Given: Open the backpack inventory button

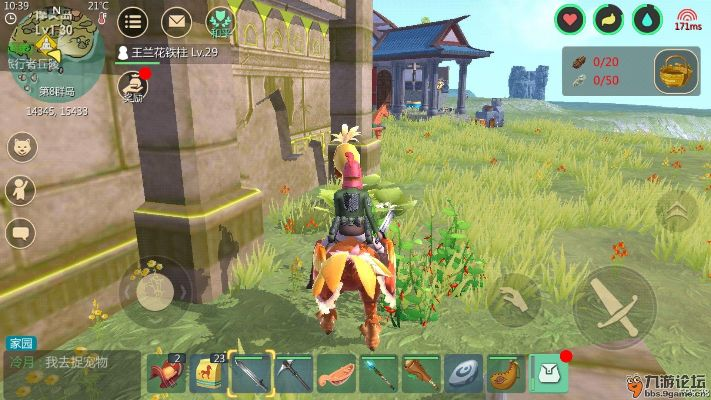Looking at the screenshot, I should [549, 373].
